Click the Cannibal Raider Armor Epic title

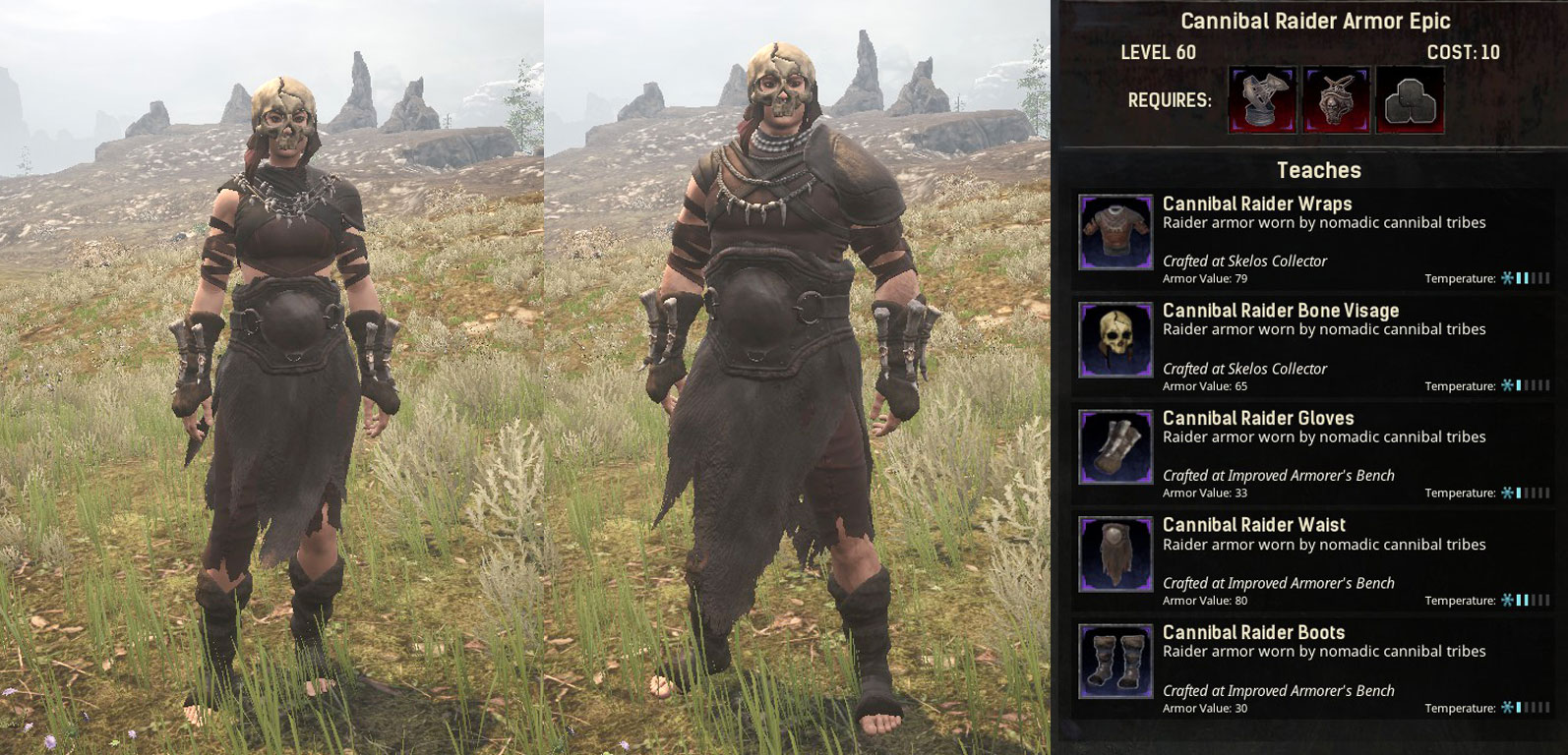click(x=1314, y=20)
